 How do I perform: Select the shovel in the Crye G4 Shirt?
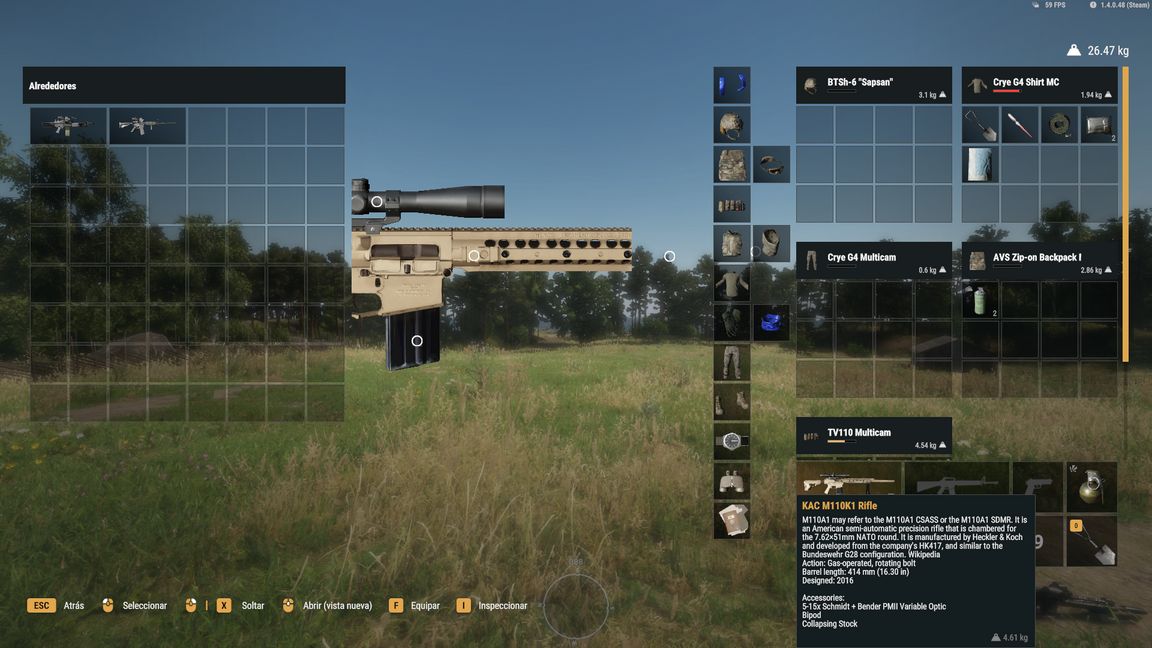tap(980, 125)
